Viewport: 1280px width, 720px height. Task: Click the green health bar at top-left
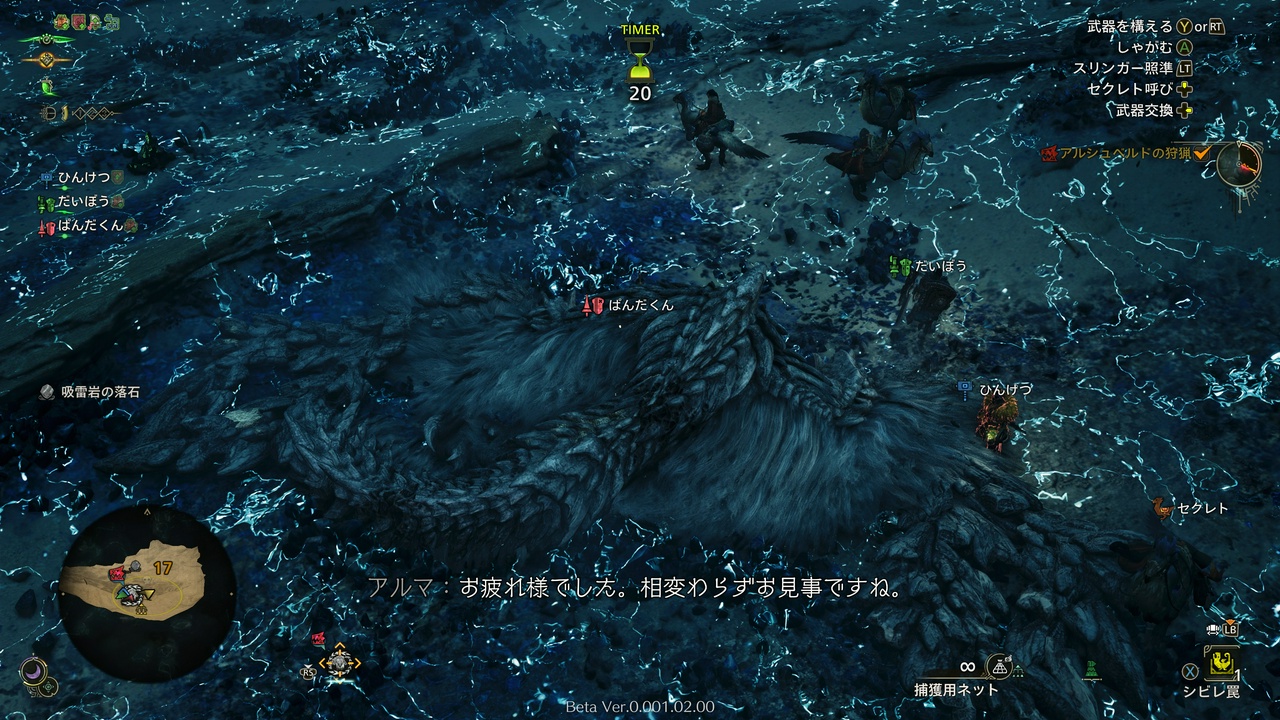[45, 40]
